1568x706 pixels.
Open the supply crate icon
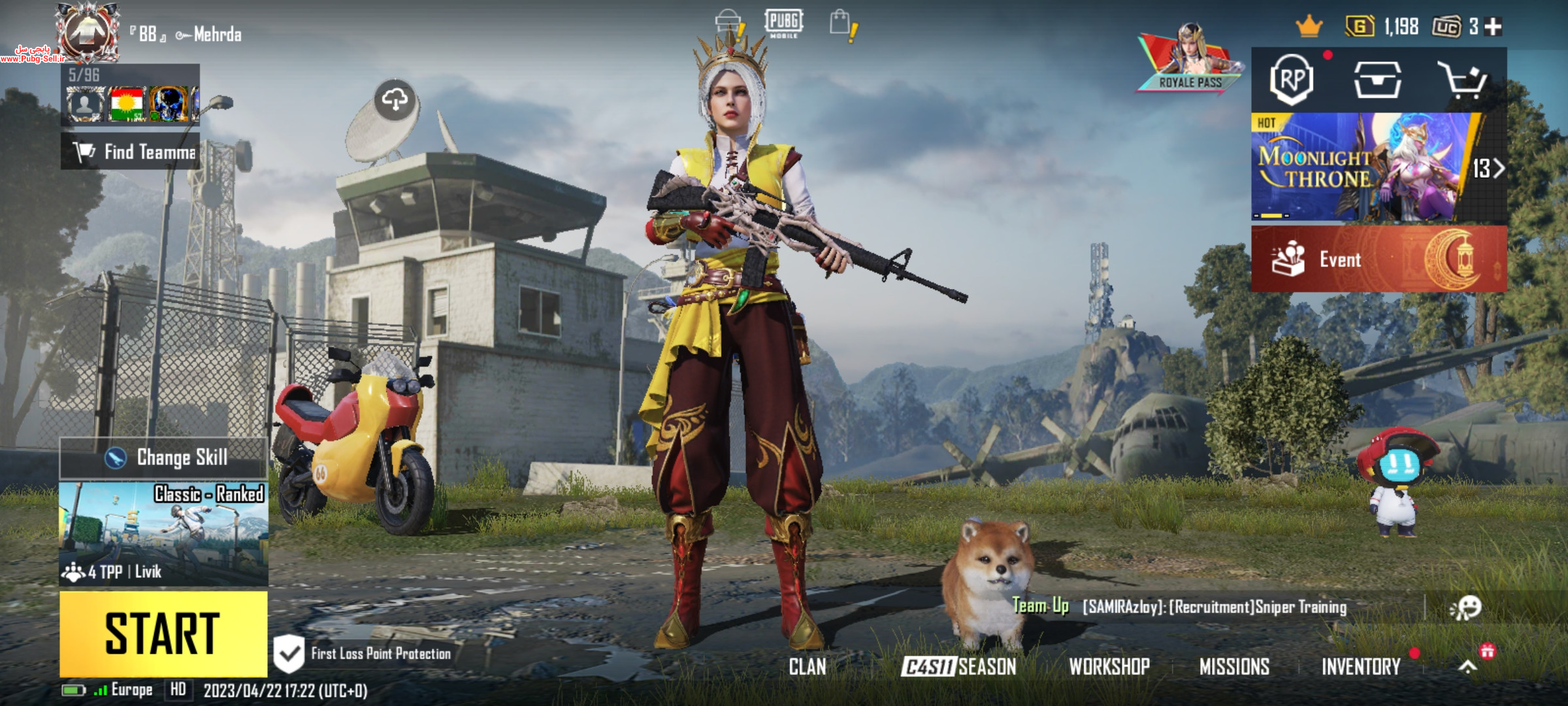tap(1377, 80)
